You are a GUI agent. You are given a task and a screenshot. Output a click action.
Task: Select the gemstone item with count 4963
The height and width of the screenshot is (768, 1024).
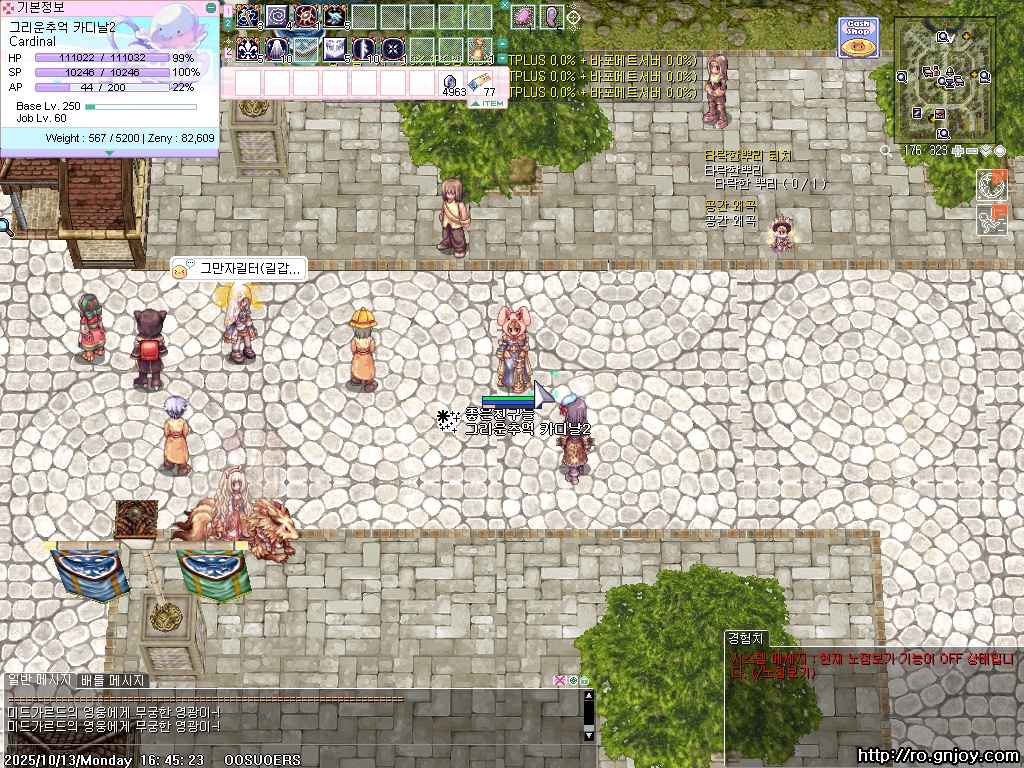pyautogui.click(x=450, y=81)
